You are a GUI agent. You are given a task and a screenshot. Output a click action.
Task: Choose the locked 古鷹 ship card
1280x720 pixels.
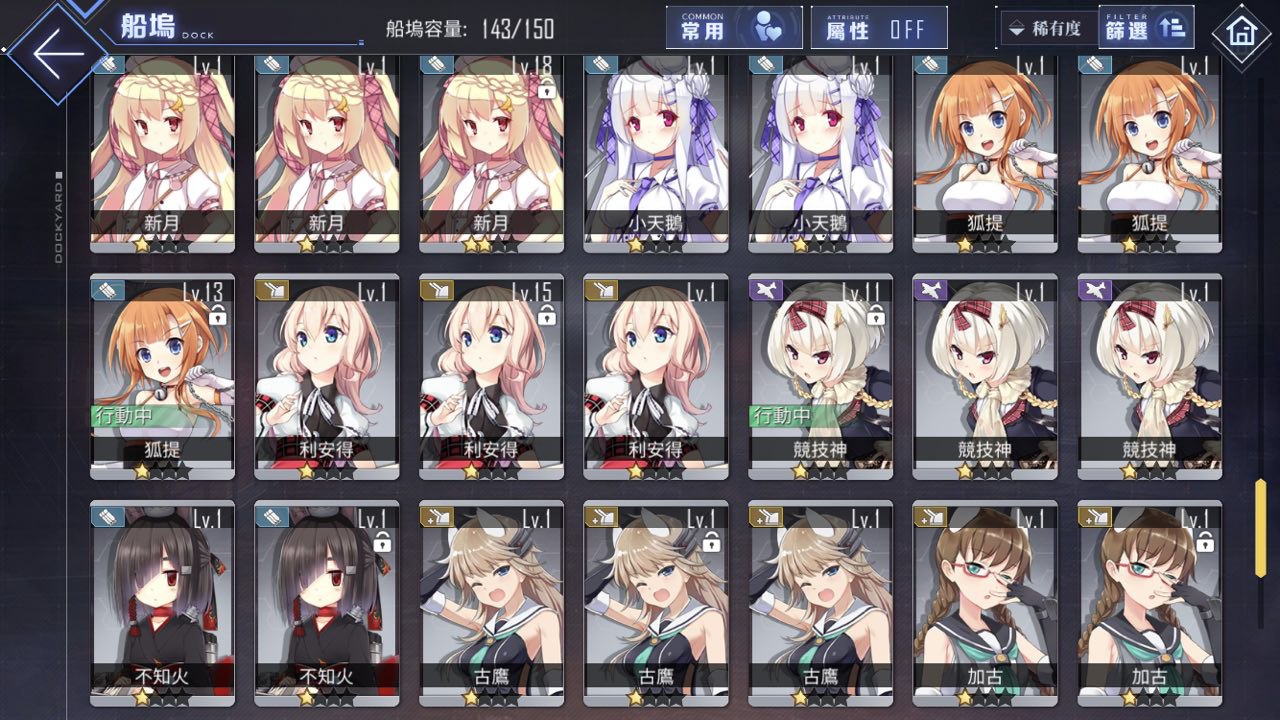click(655, 600)
